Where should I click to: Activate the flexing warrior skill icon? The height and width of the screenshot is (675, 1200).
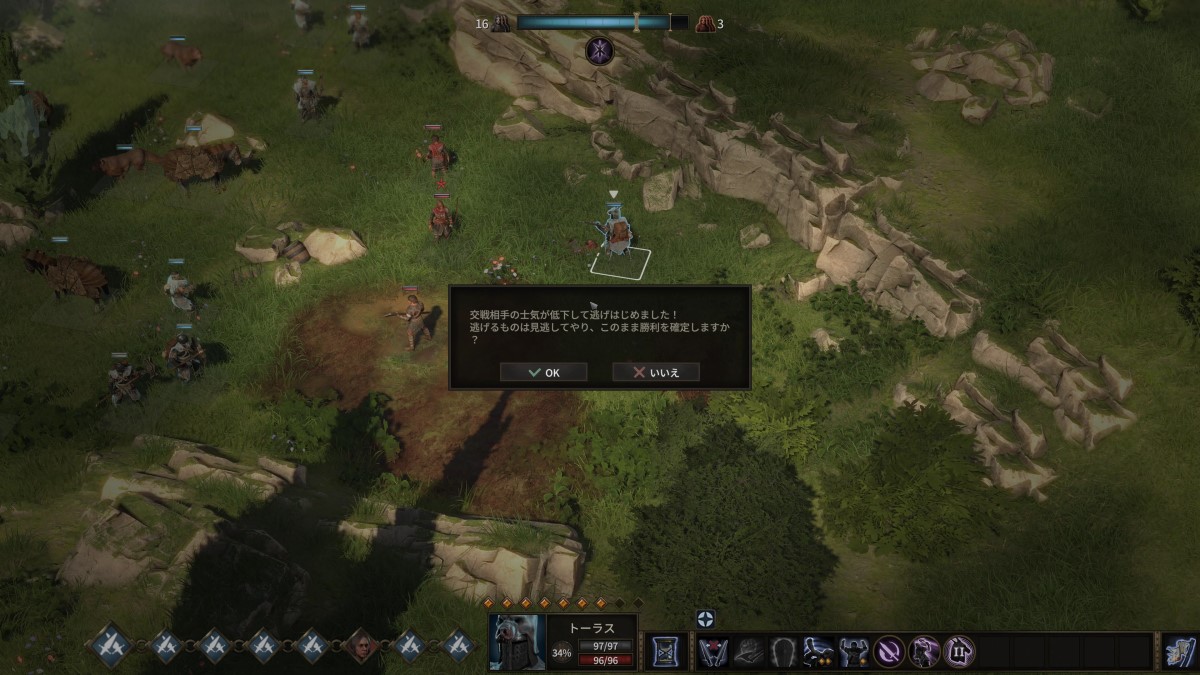(854, 652)
